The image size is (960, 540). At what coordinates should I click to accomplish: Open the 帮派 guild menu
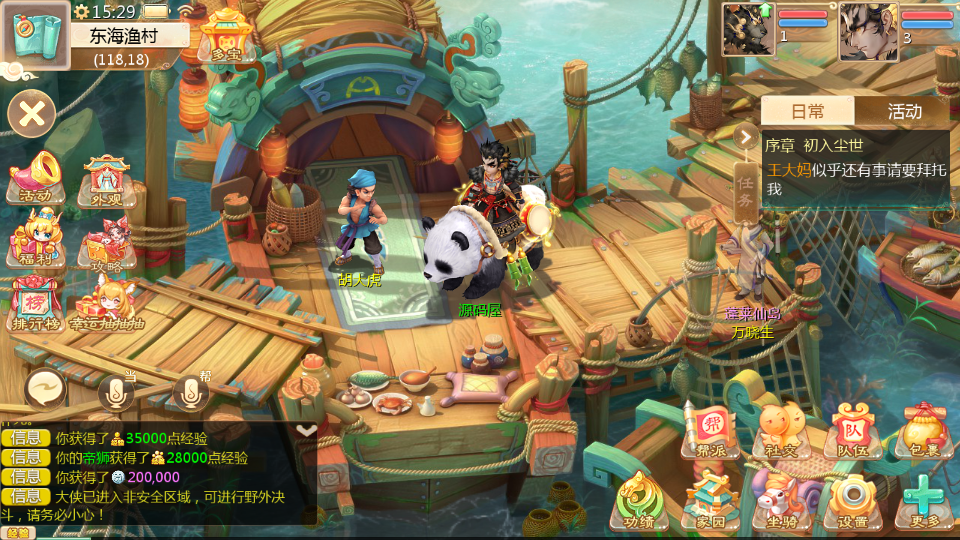point(711,432)
